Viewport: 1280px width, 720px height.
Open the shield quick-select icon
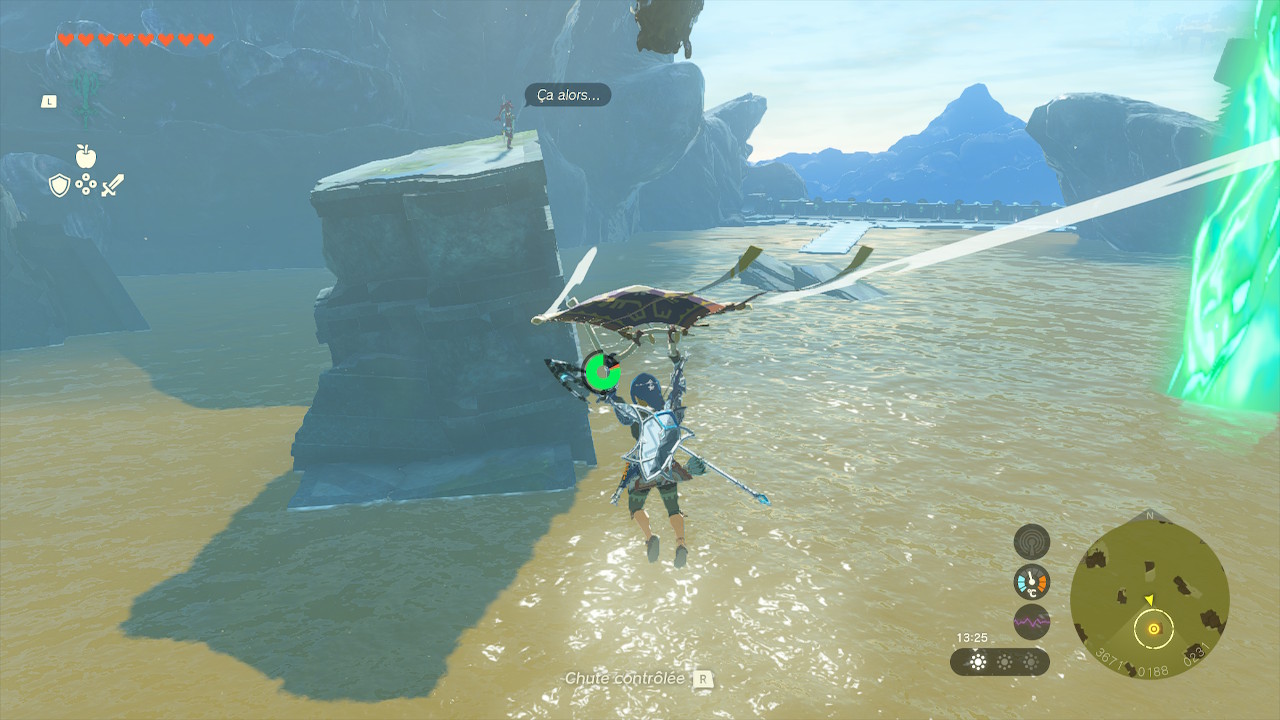tap(59, 185)
